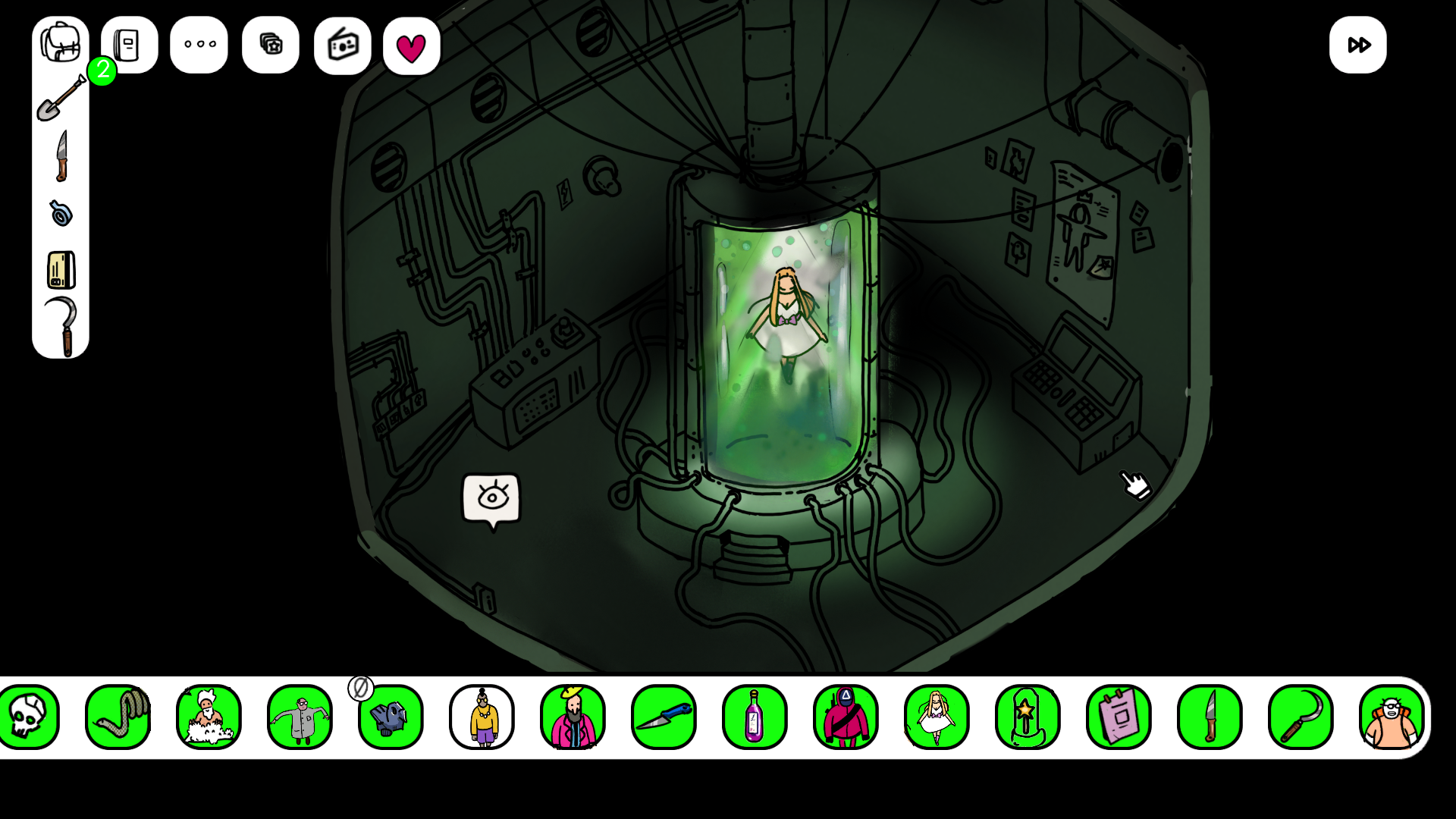Select the shovel from the inventory
The image size is (1456, 819).
61,99
